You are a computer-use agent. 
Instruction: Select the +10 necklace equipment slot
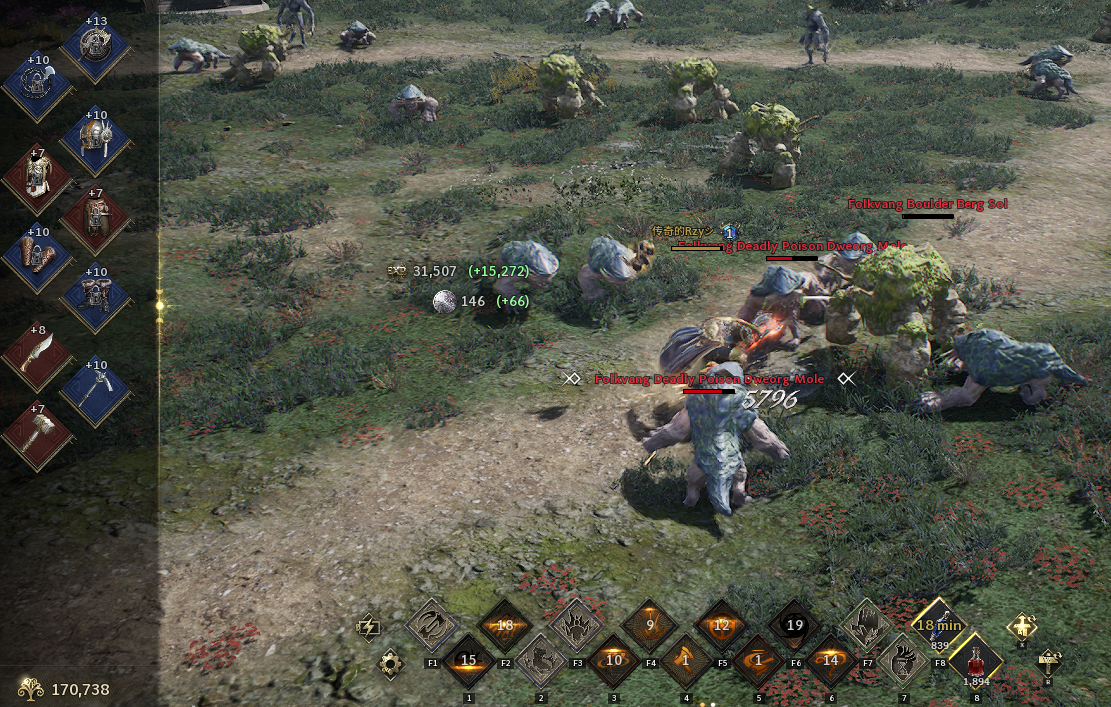tap(37, 87)
